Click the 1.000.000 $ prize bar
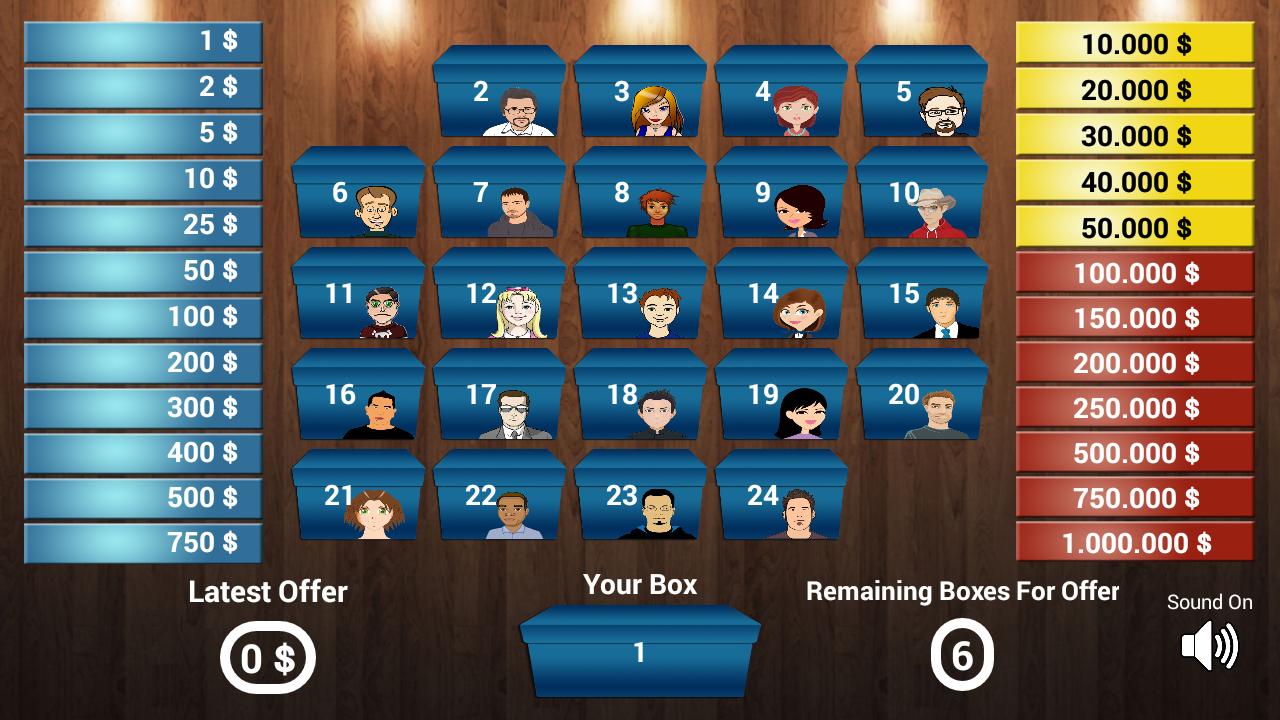 coord(1134,543)
